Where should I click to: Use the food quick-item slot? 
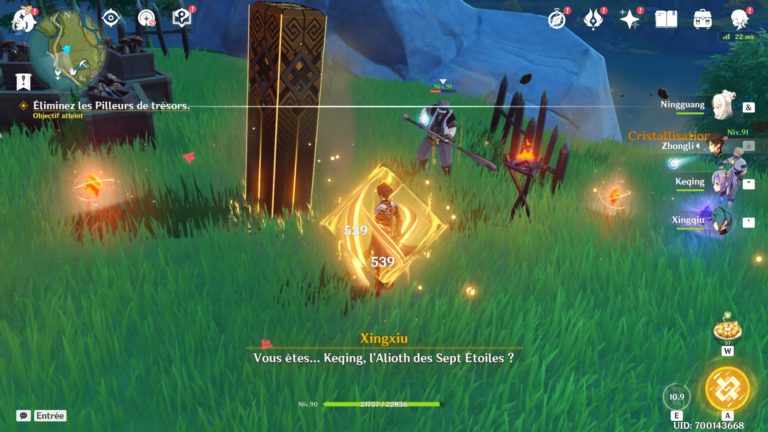tap(727, 329)
